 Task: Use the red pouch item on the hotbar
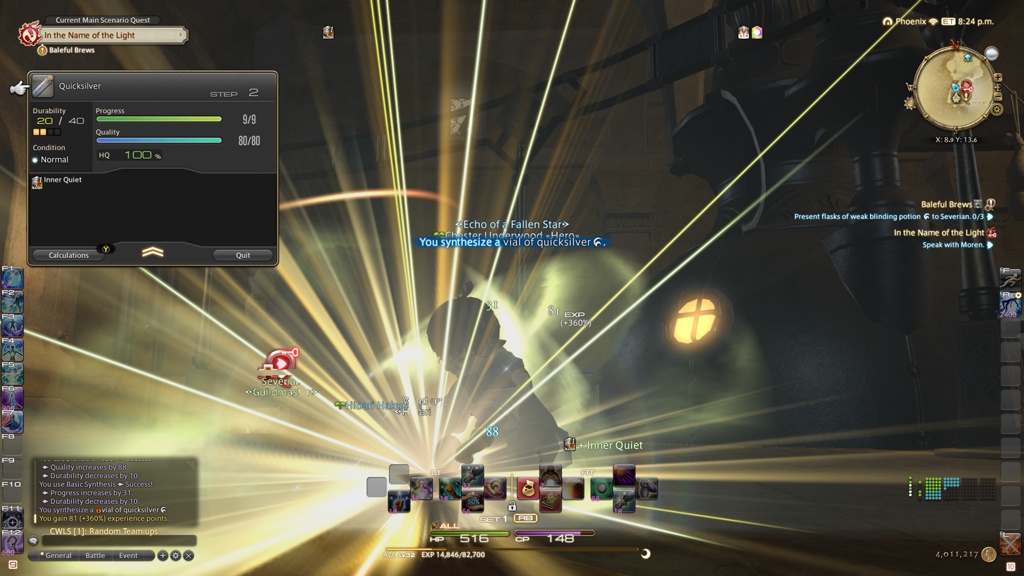526,488
